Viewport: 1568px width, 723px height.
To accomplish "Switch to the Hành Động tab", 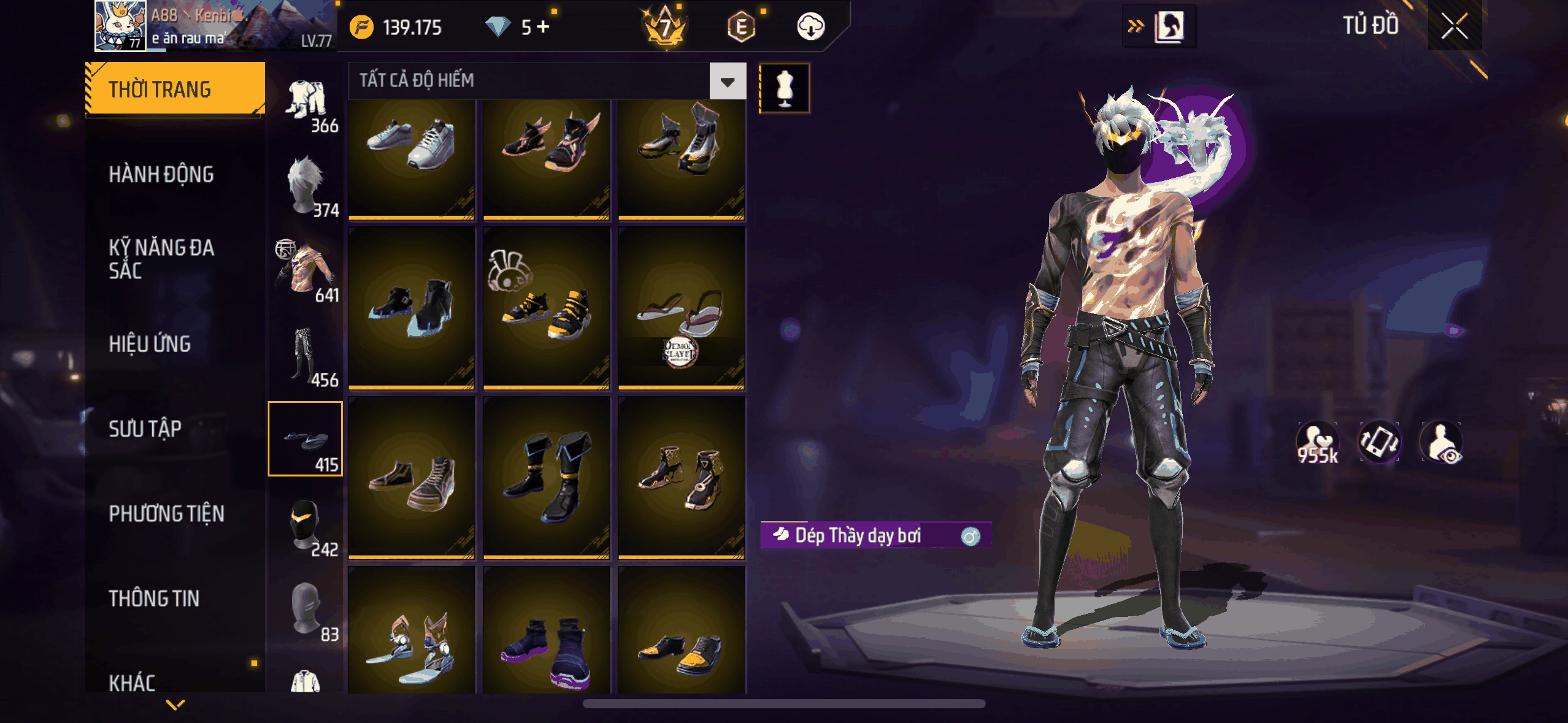I will pos(161,175).
